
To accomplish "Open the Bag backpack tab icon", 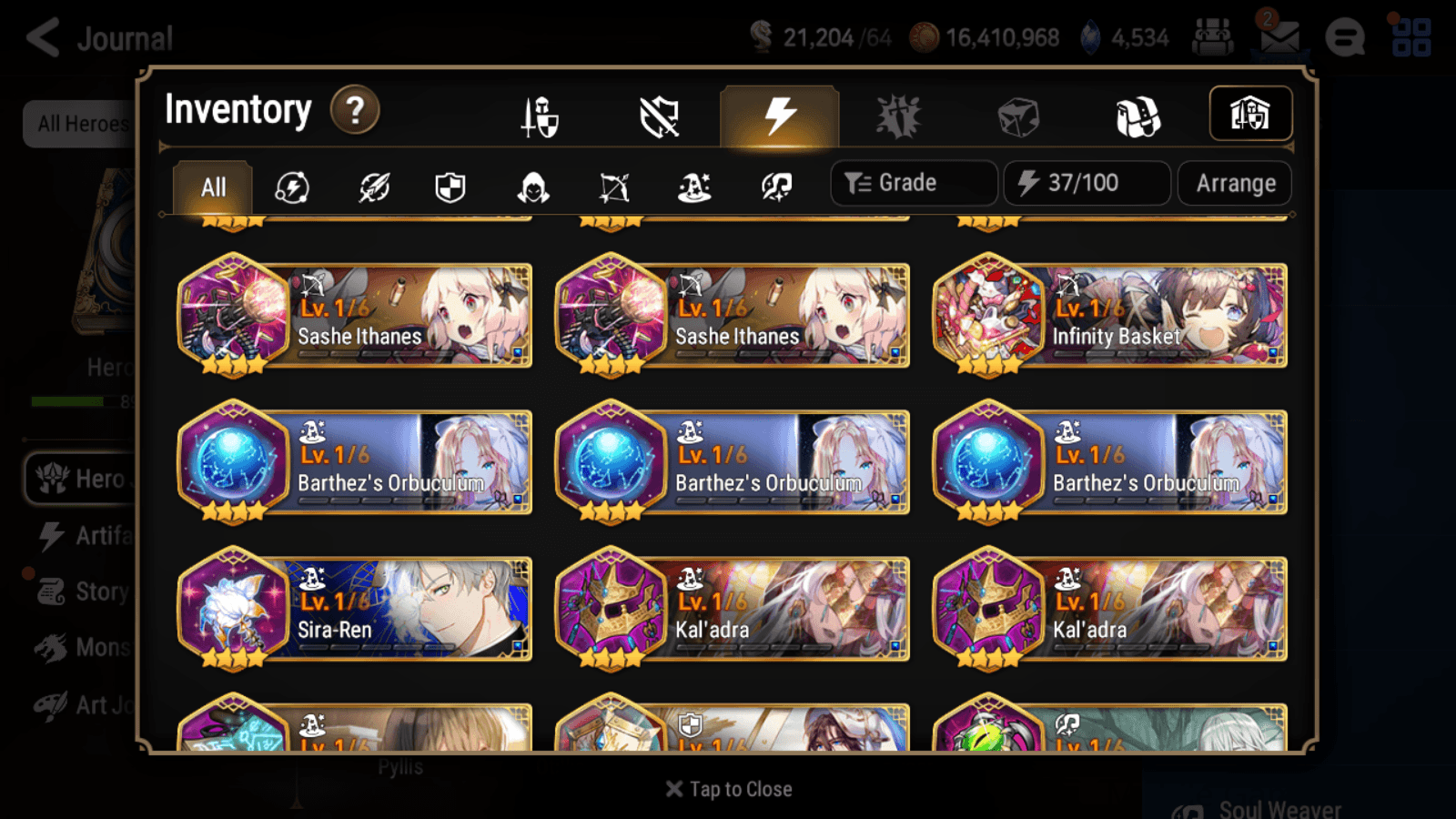I will click(1136, 115).
